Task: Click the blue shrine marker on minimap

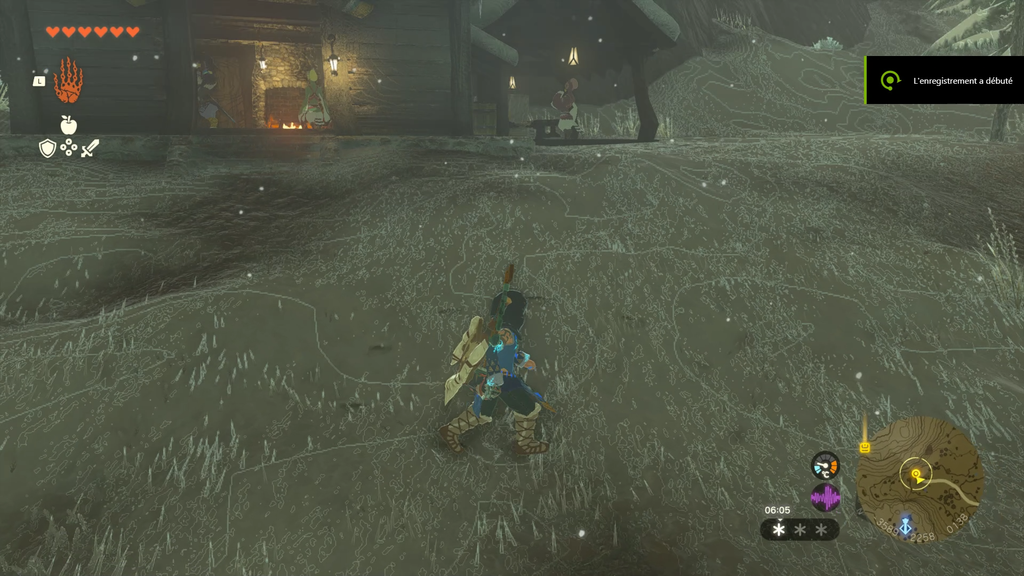Action: point(905,525)
